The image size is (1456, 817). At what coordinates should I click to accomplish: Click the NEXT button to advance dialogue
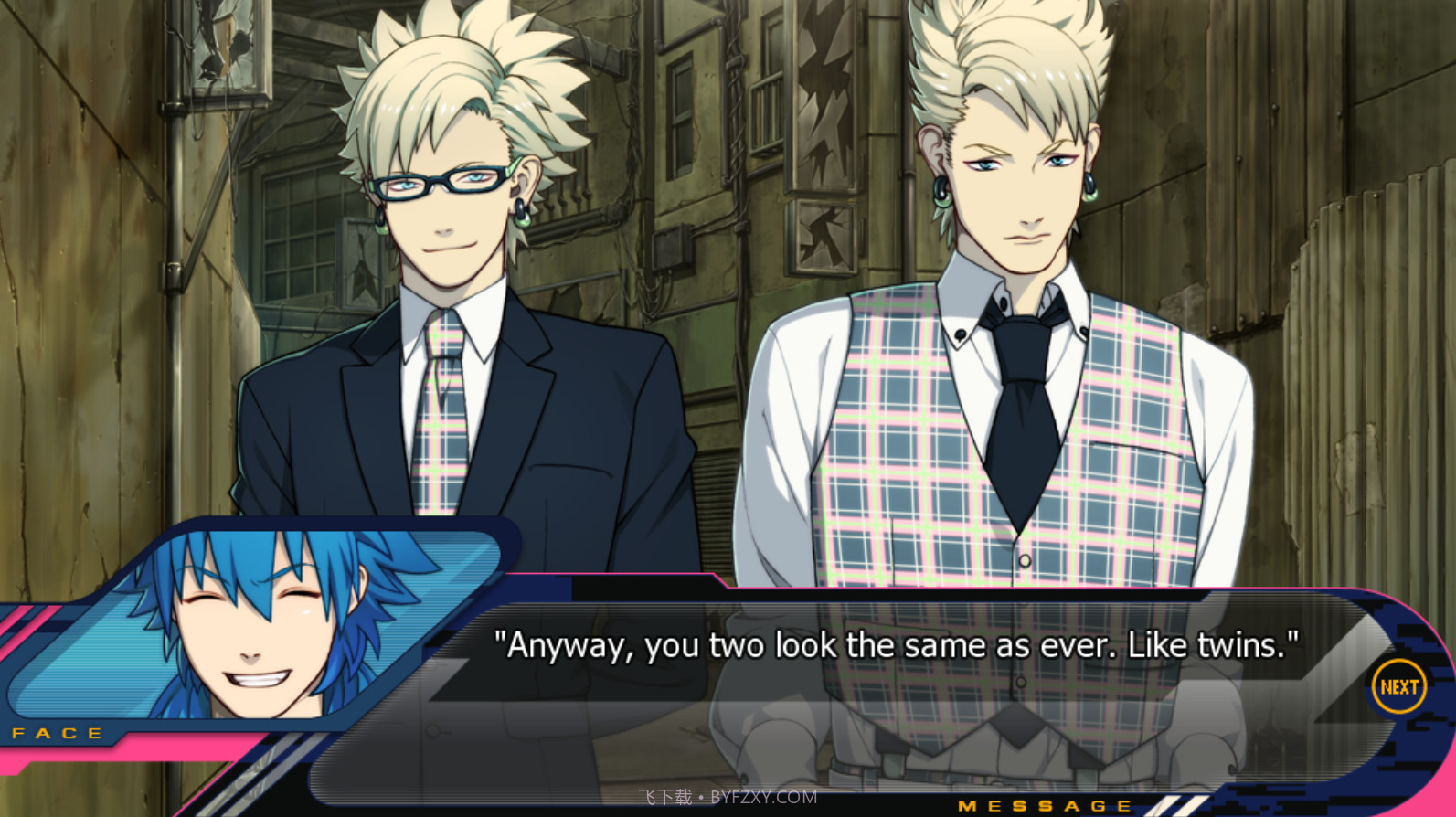coord(1398,685)
